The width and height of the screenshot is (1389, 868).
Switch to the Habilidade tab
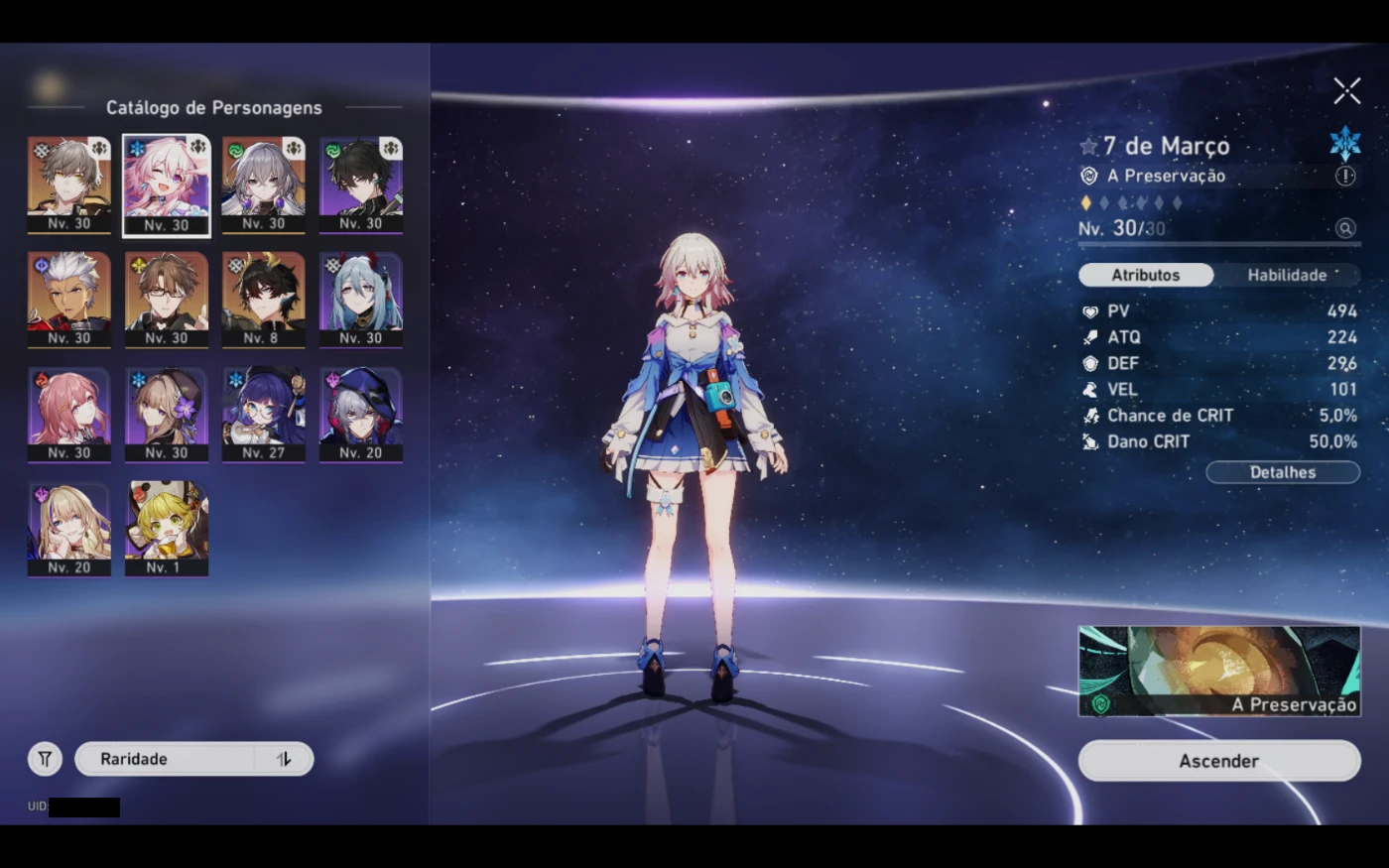point(1287,275)
